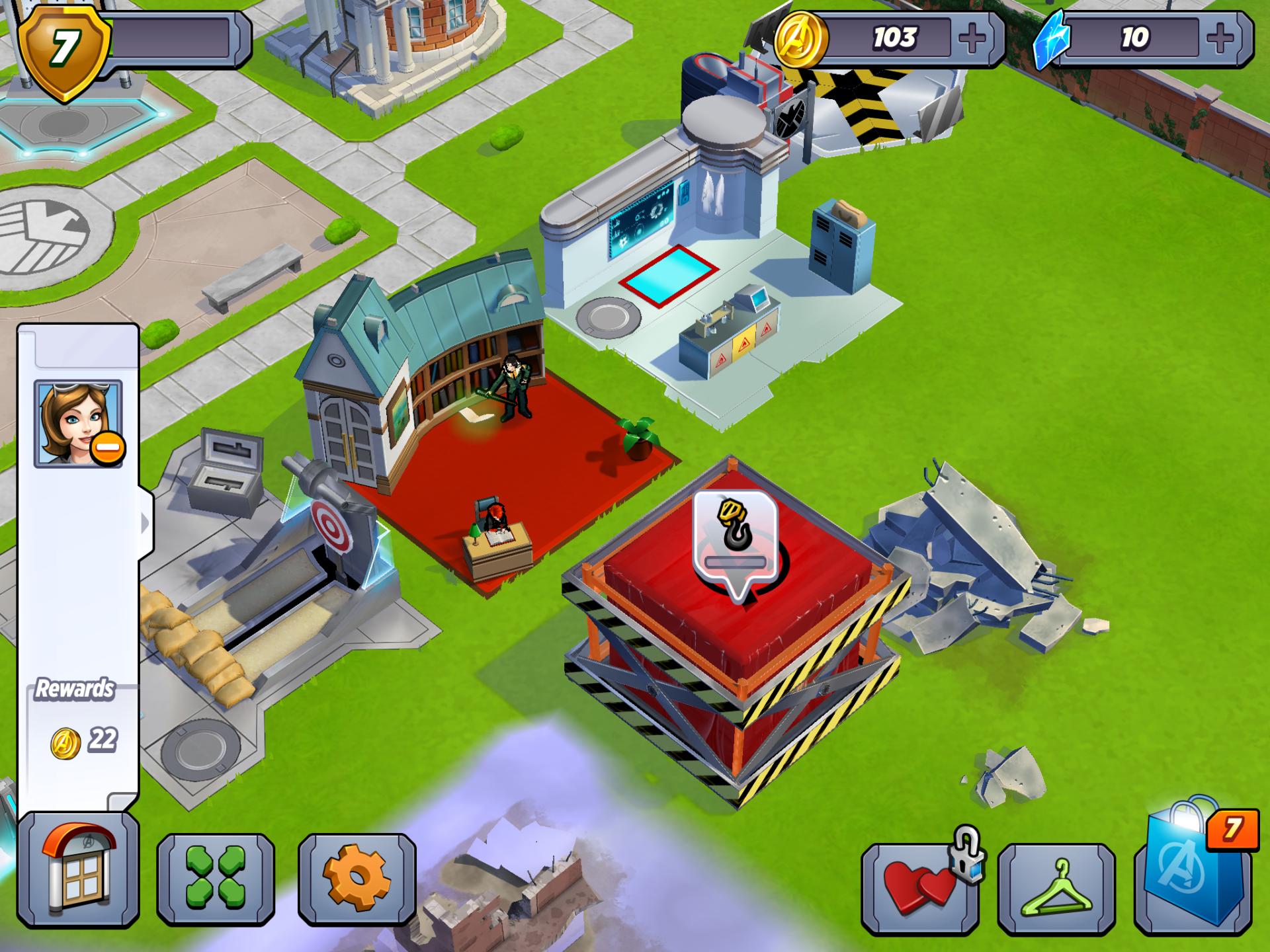1270x952 pixels.
Task: Select the brown-haired character portrait
Action: pos(78,423)
